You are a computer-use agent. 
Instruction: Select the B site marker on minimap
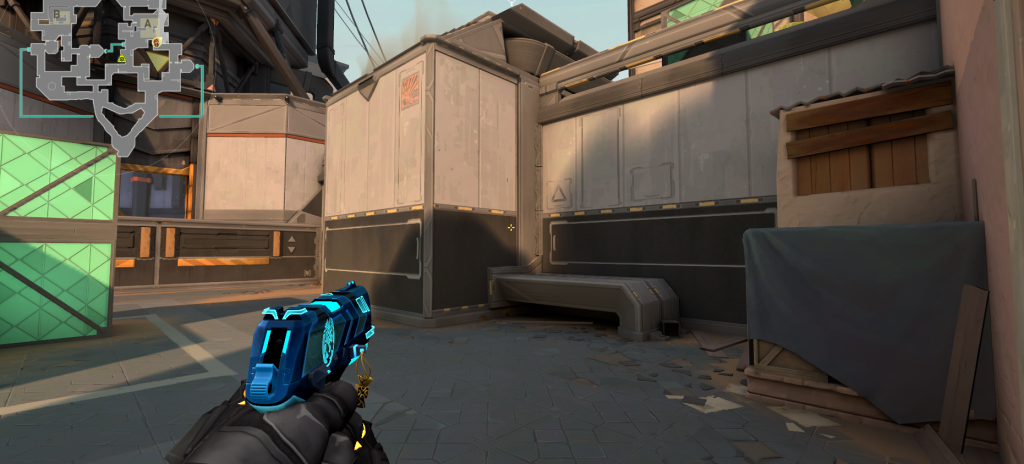(x=57, y=16)
